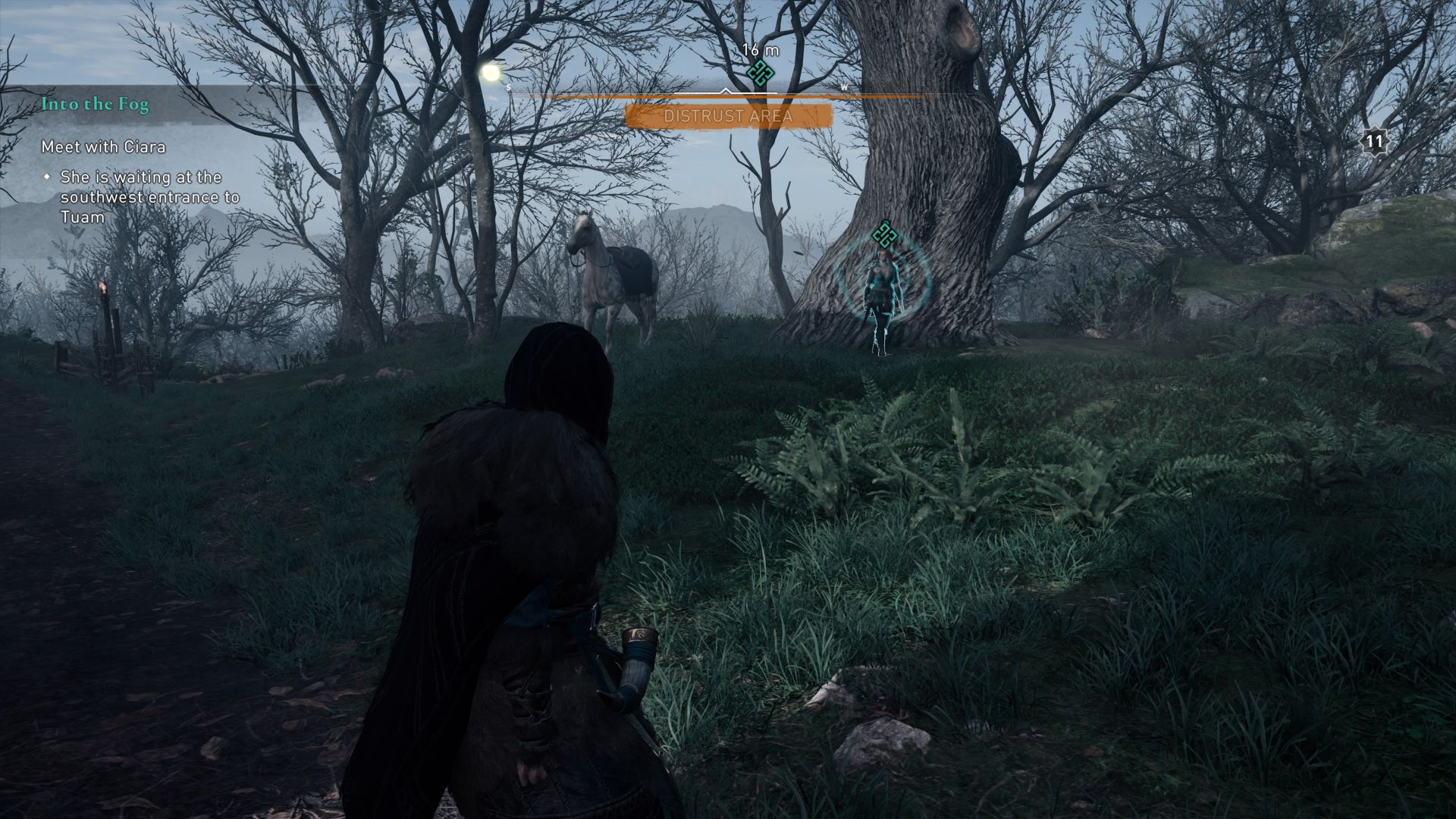Click the W cardinal marker on the compass

[843, 87]
